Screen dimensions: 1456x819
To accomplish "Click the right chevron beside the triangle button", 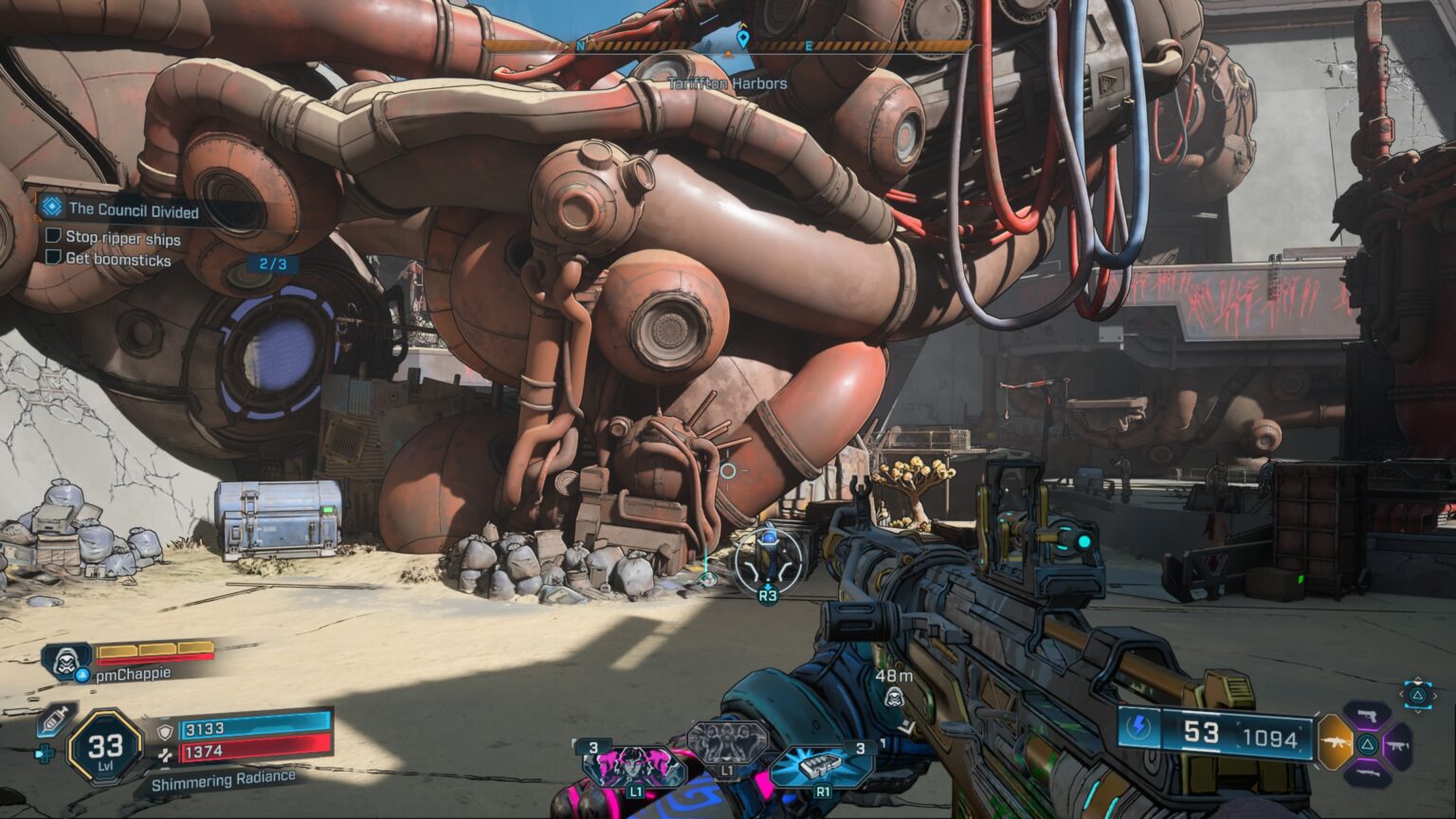I will click(1436, 696).
